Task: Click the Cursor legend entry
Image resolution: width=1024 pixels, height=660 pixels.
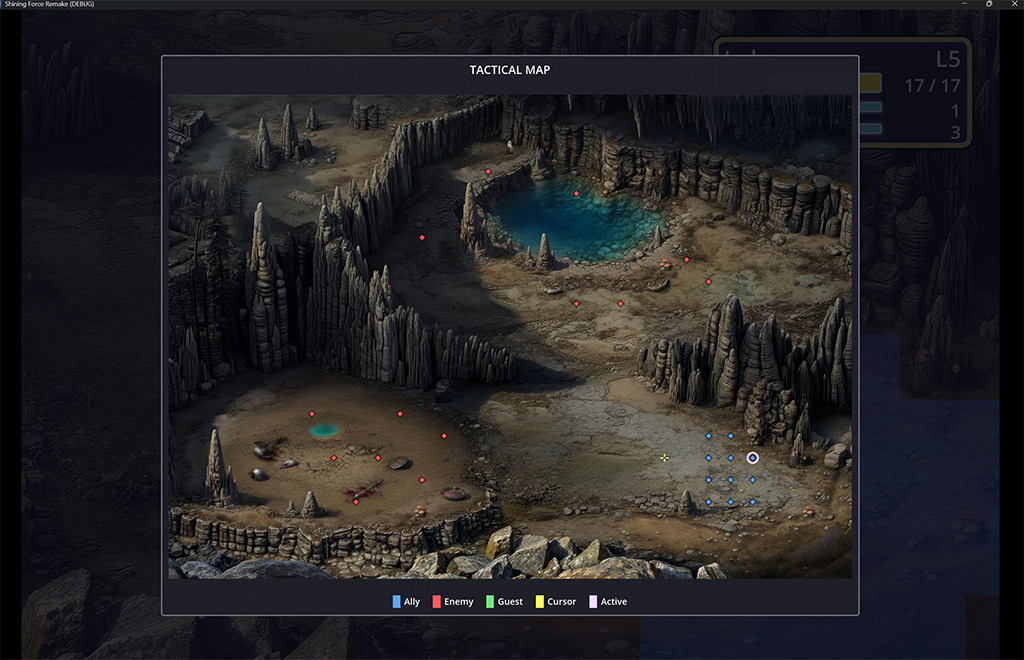Action: coord(555,602)
